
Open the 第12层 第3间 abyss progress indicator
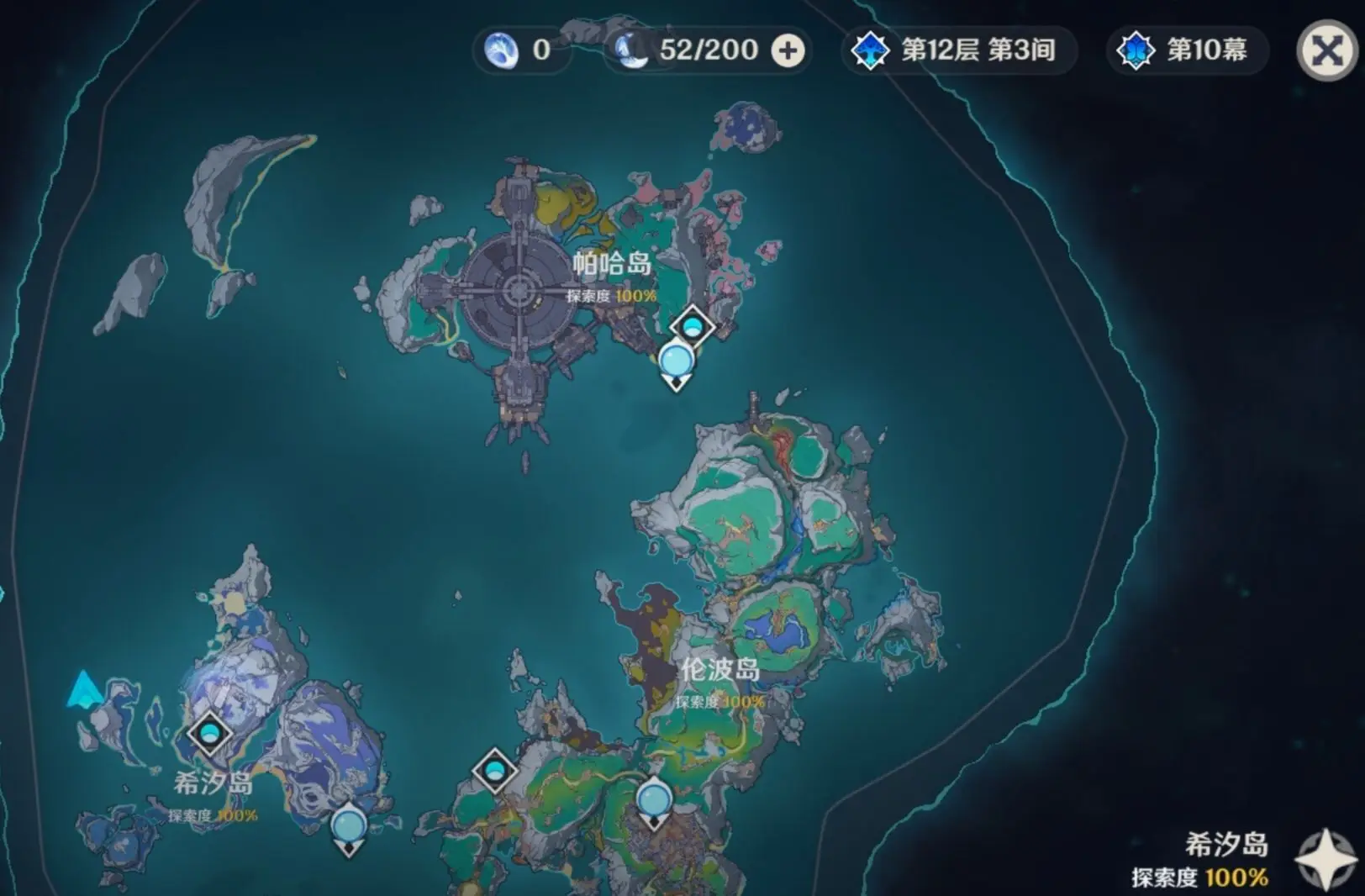click(x=958, y=50)
